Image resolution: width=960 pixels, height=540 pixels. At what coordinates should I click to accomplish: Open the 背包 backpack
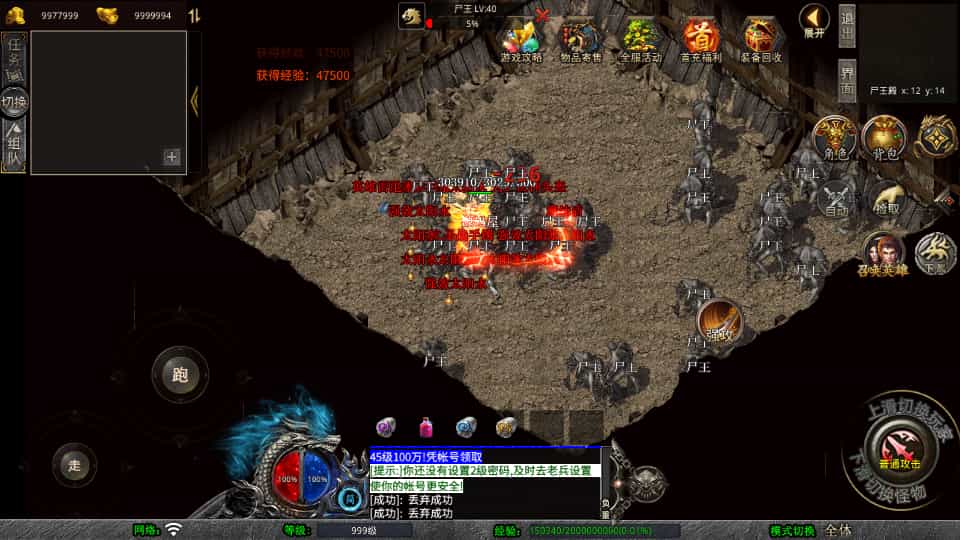[x=884, y=138]
